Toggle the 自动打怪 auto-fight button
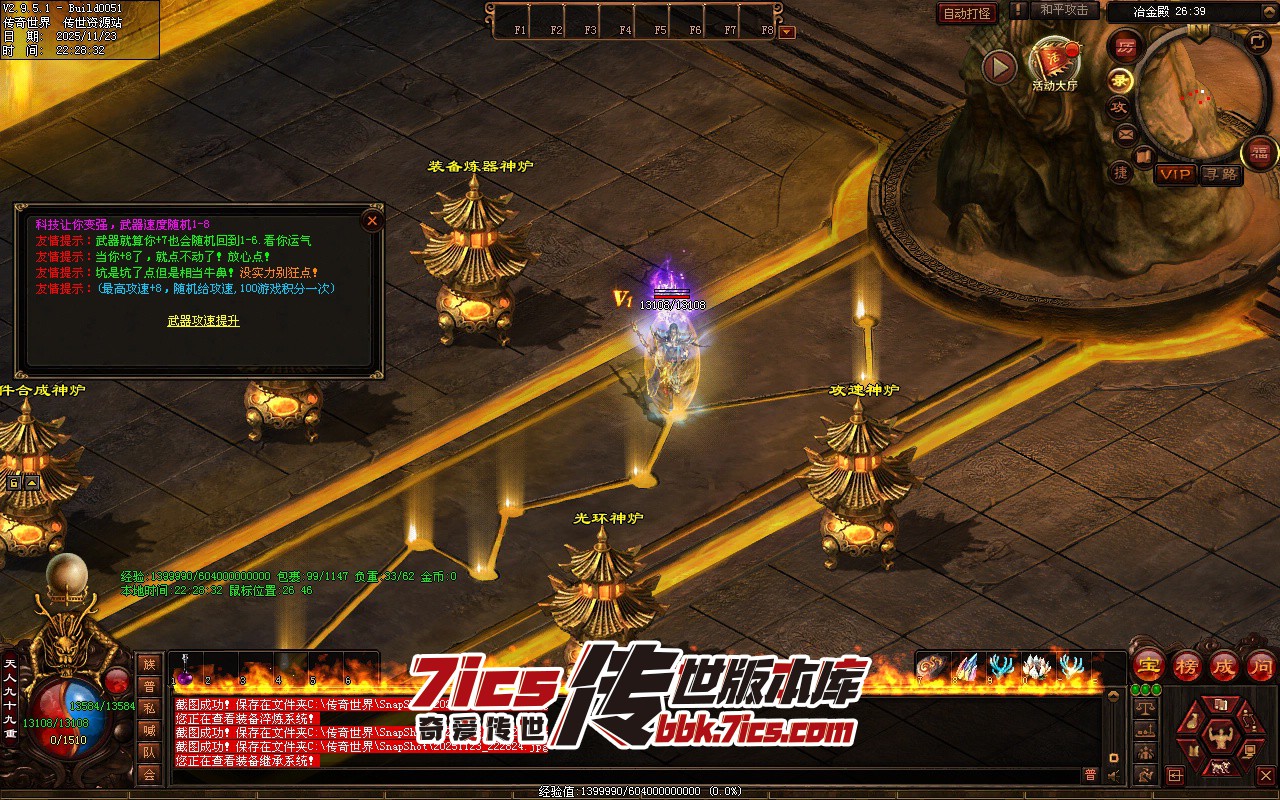This screenshot has width=1280, height=800. point(967,13)
